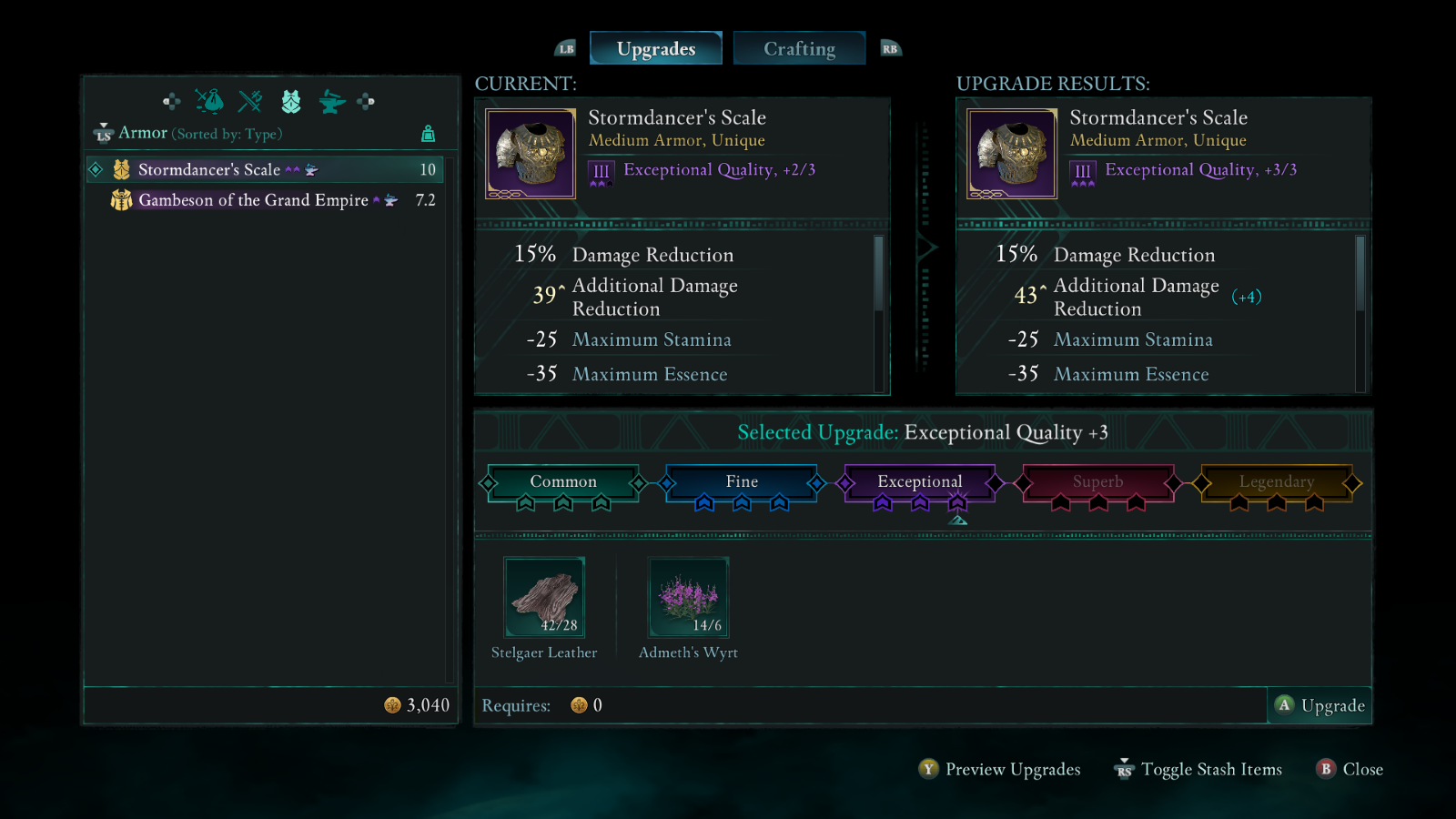Image resolution: width=1456 pixels, height=819 pixels.
Task: Select the Upgrades tab
Action: 655,48
